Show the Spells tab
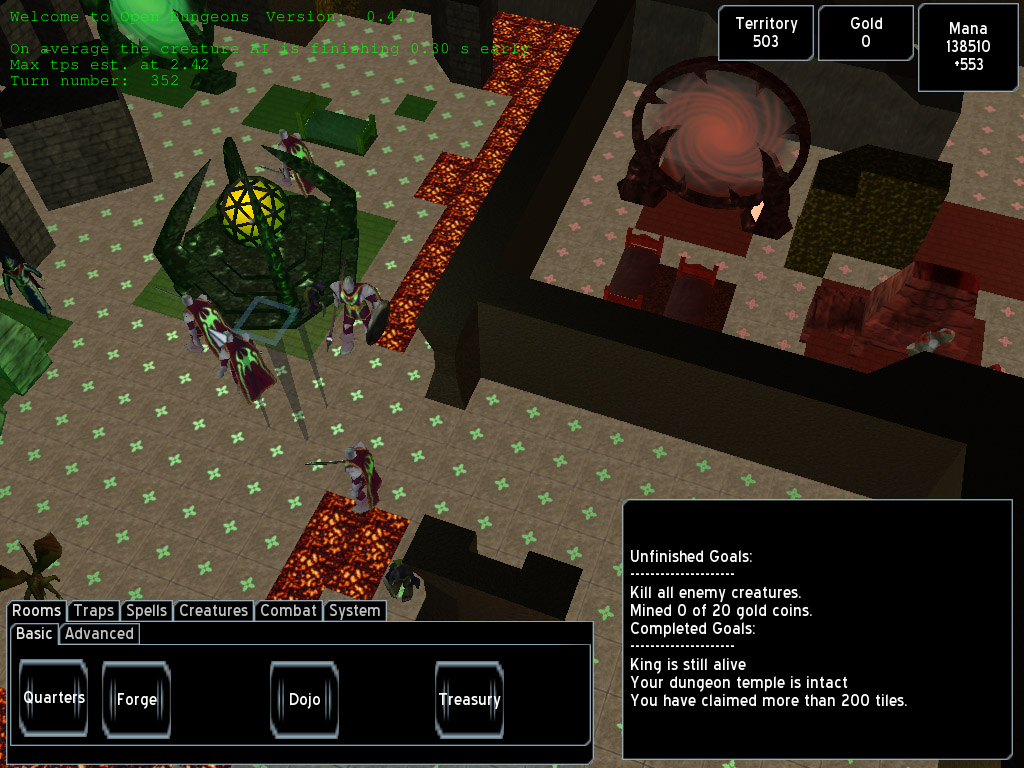 146,611
